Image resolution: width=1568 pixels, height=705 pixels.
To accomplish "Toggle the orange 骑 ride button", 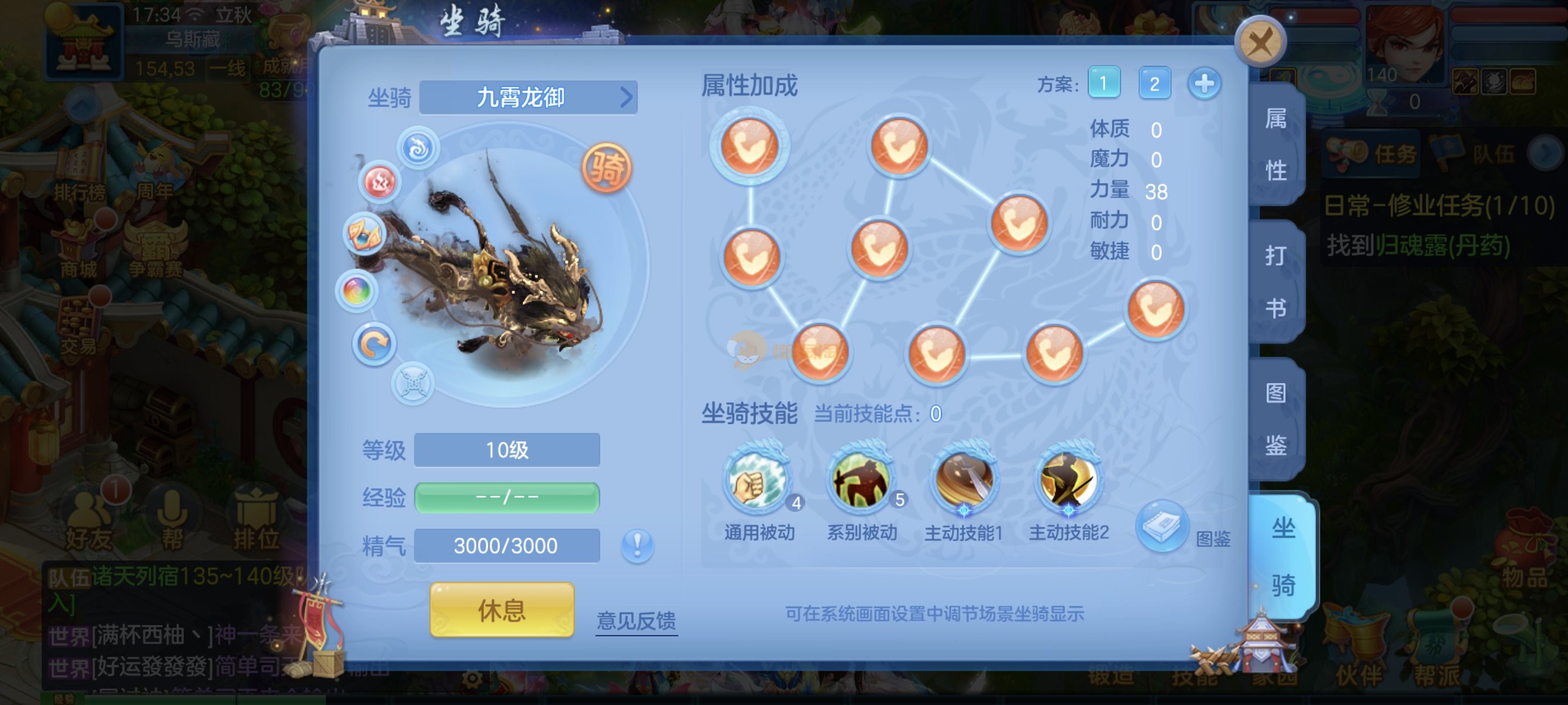I will [x=606, y=167].
